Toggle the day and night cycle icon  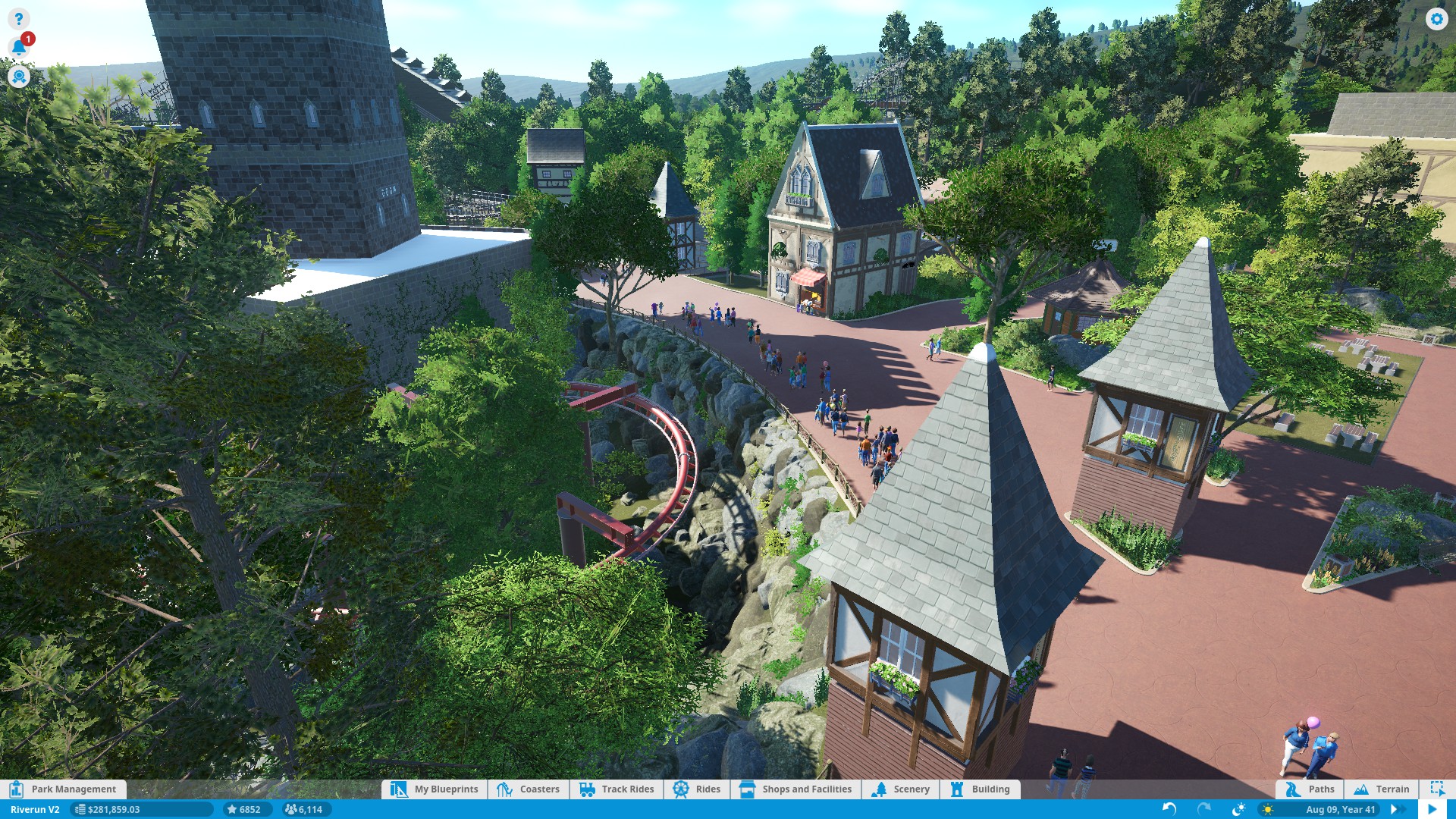(x=1239, y=809)
